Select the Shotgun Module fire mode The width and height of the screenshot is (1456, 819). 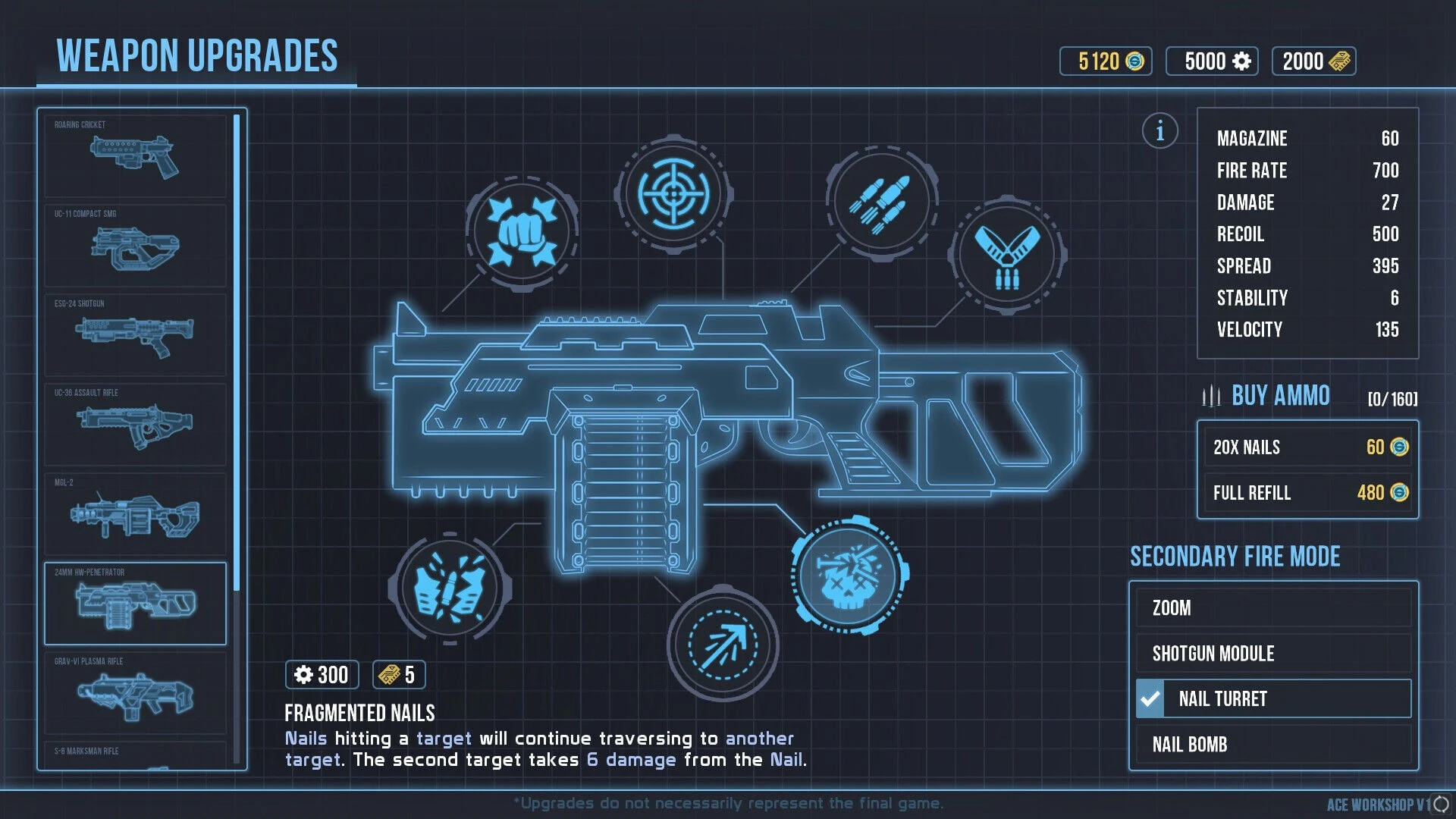pyautogui.click(x=1273, y=654)
